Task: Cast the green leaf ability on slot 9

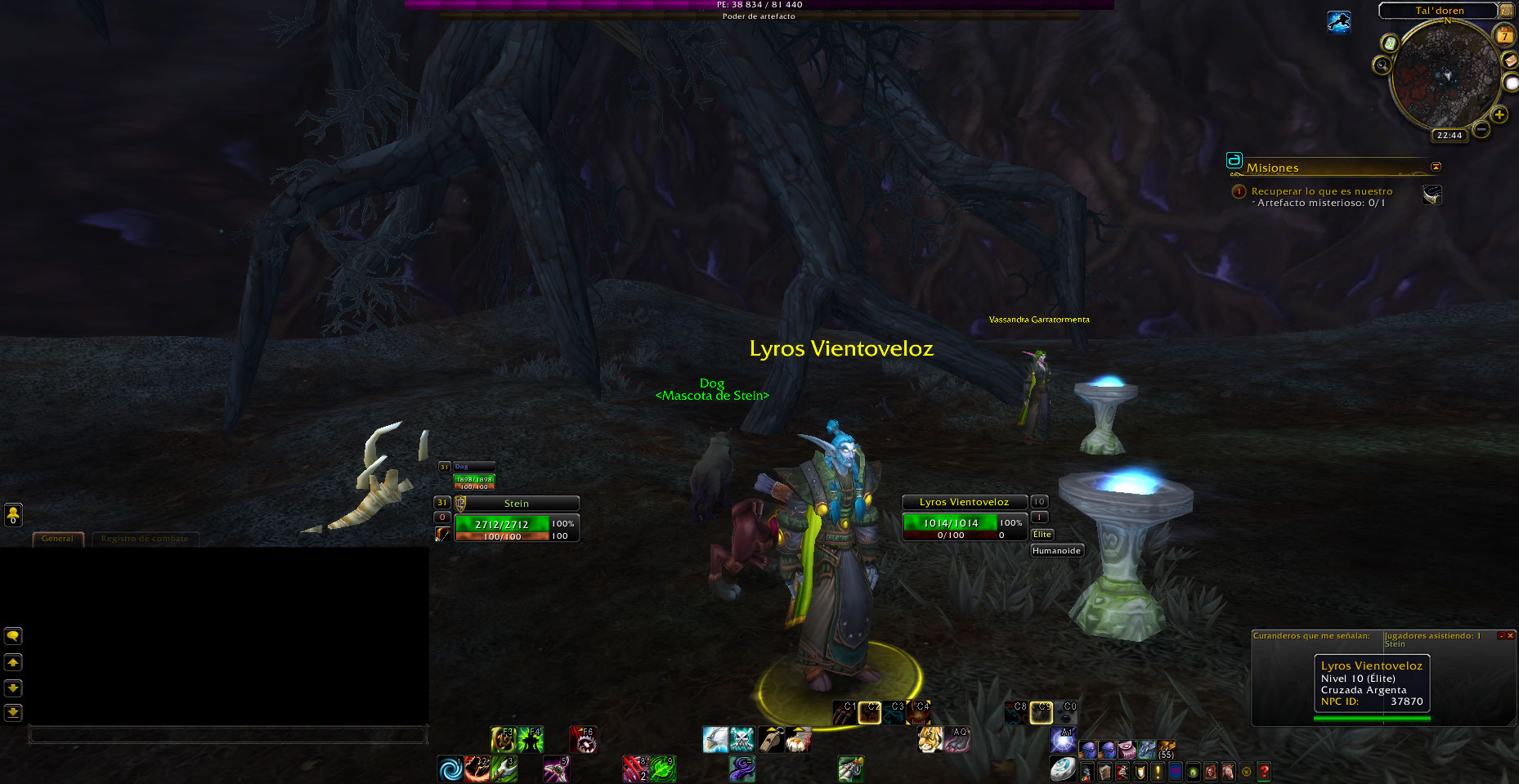Action: (x=663, y=769)
